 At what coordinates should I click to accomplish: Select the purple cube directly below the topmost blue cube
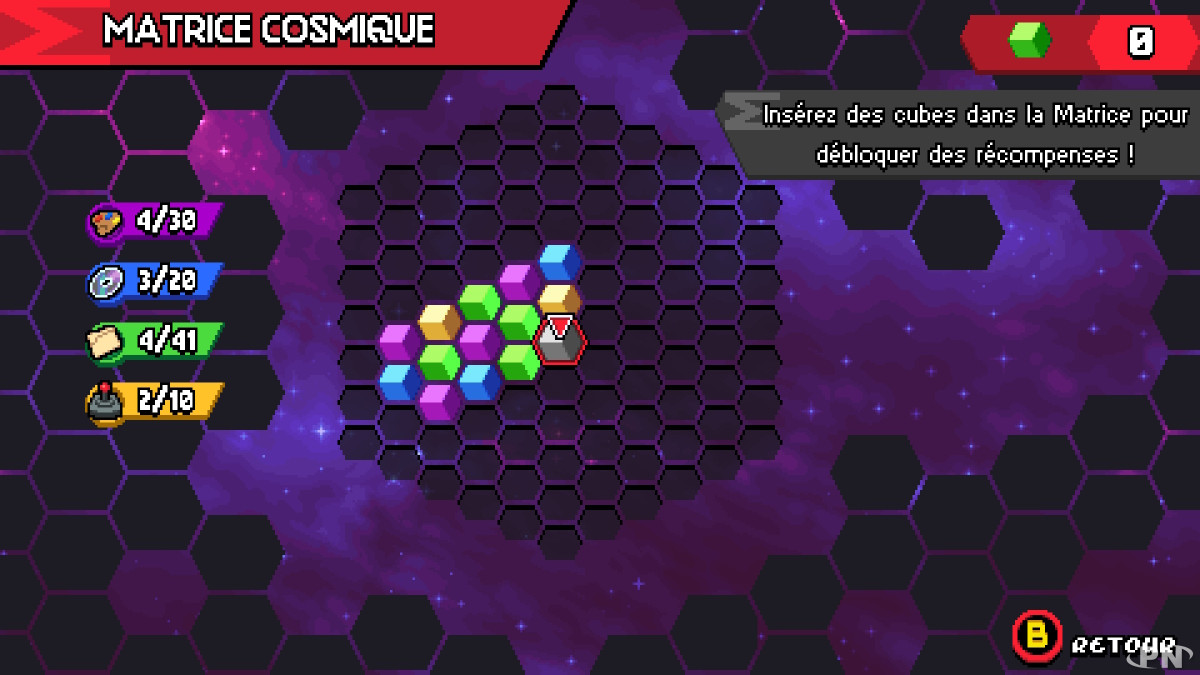coord(519,282)
